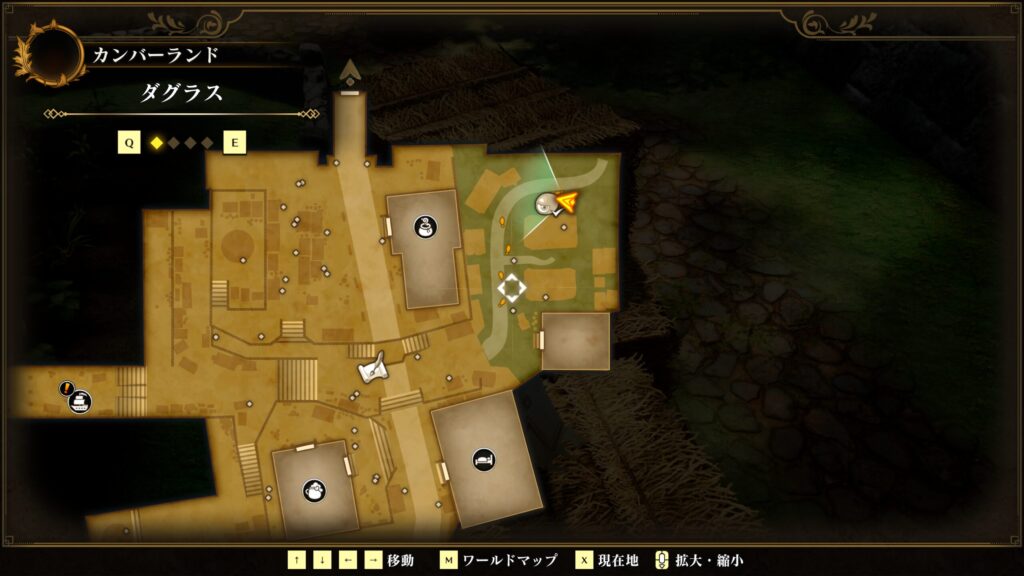Click the ship harbor marker
This screenshot has width=1024, height=576.
pyautogui.click(x=80, y=402)
